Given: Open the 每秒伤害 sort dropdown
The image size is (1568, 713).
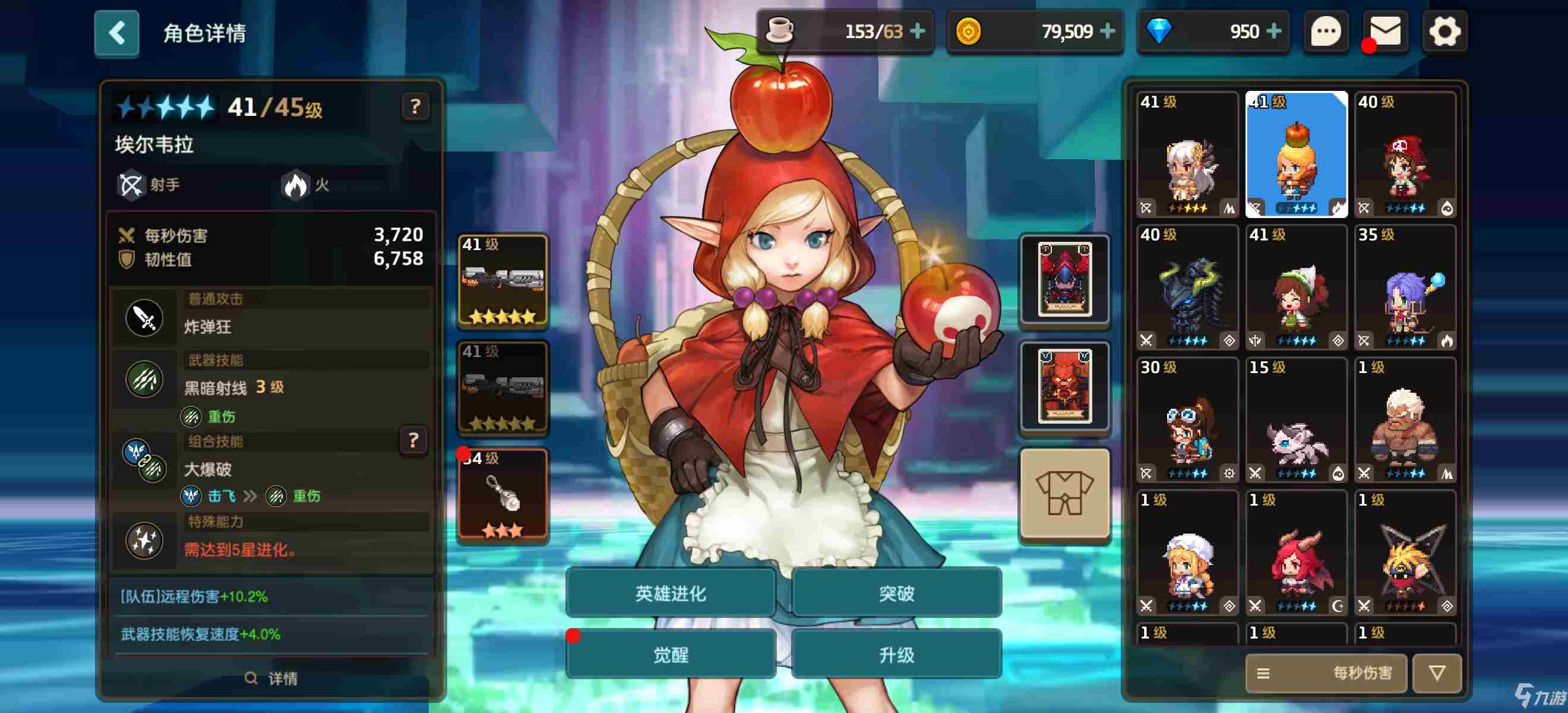Looking at the screenshot, I should [1326, 673].
